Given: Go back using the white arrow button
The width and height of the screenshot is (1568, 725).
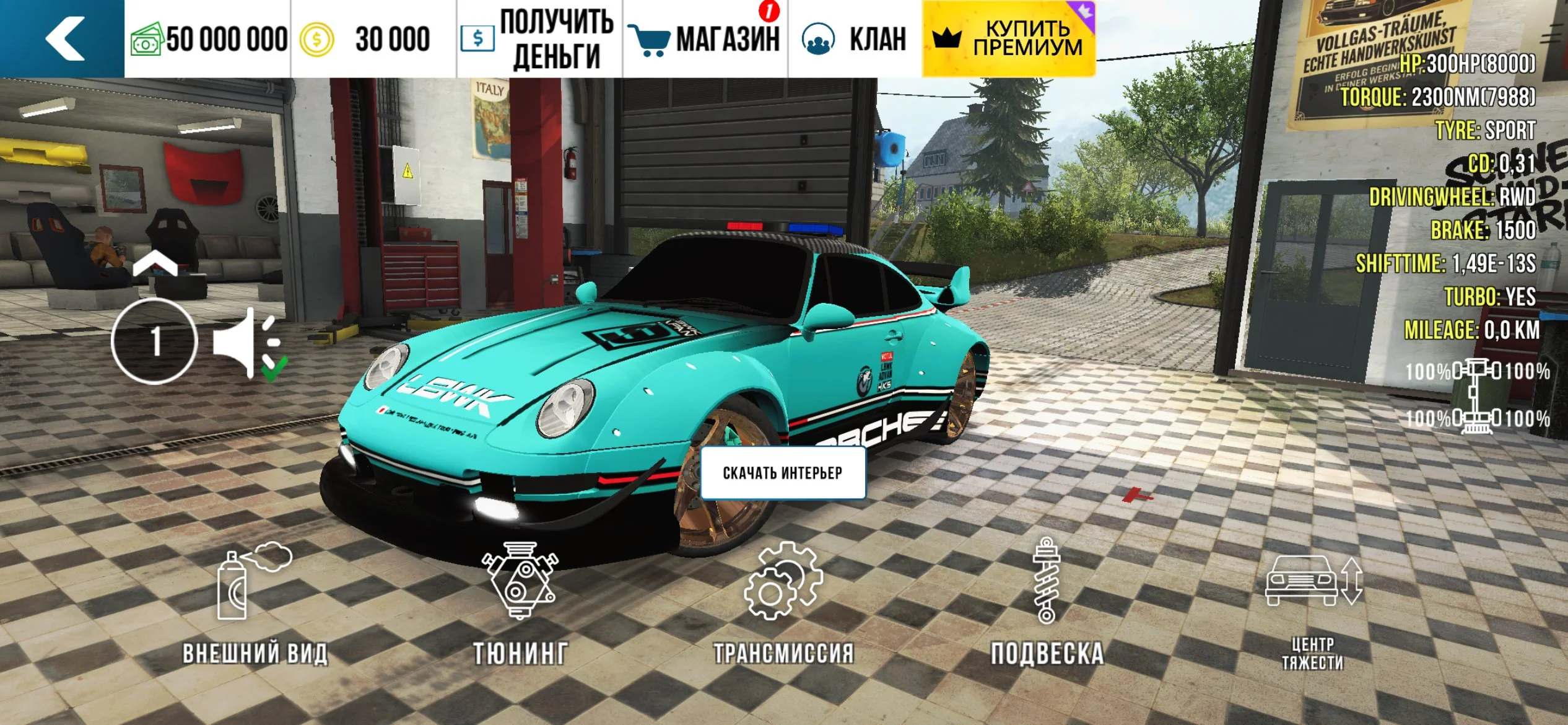Looking at the screenshot, I should (x=63, y=38).
